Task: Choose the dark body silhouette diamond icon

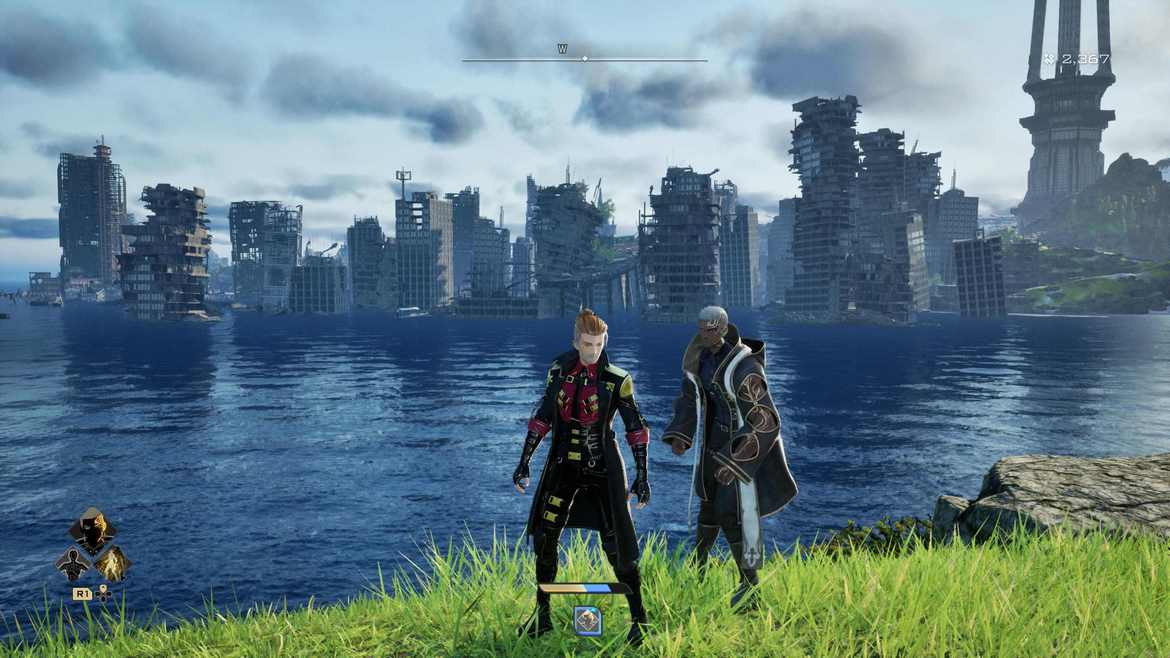Action: point(74,563)
